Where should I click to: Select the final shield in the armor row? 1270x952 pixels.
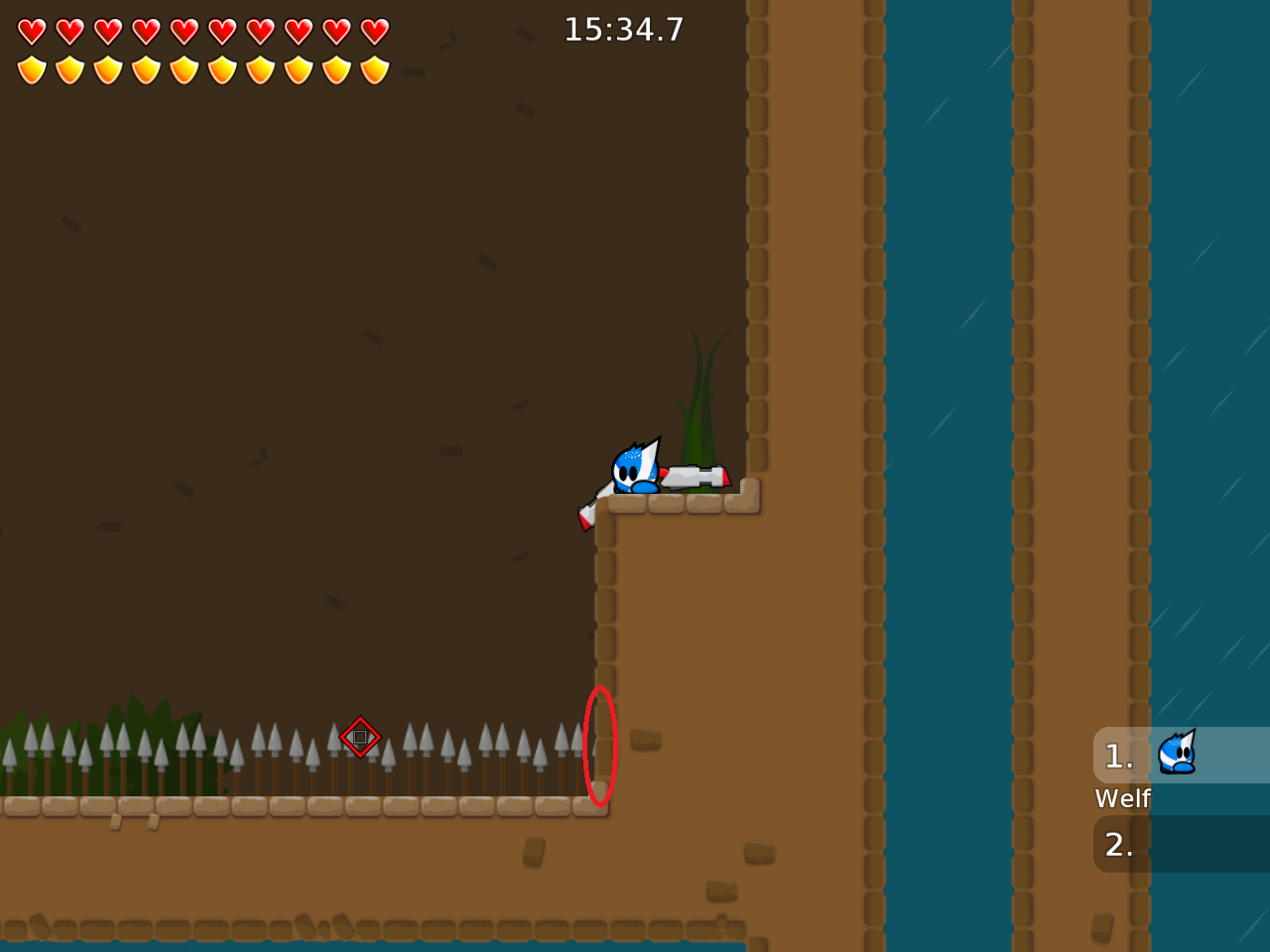[x=373, y=69]
